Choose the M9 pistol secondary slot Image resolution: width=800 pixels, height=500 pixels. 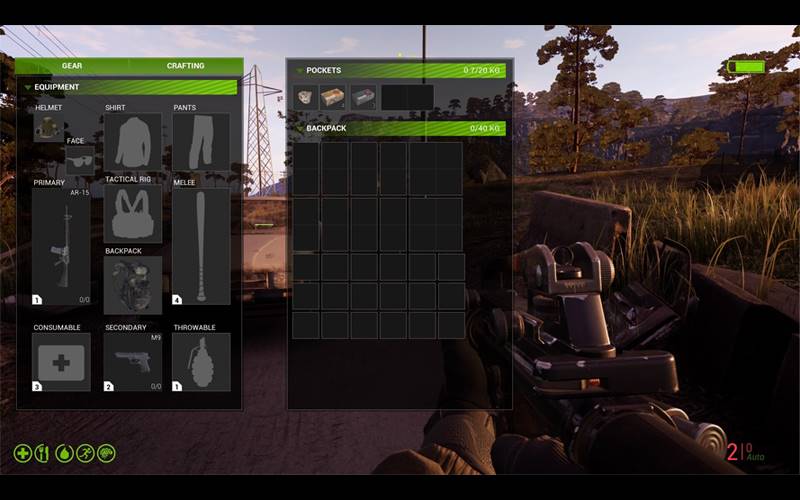tap(132, 361)
